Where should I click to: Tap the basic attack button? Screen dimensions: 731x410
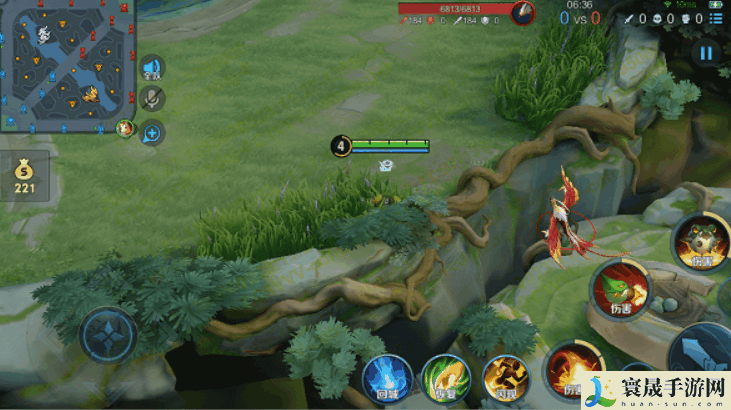[700, 355]
